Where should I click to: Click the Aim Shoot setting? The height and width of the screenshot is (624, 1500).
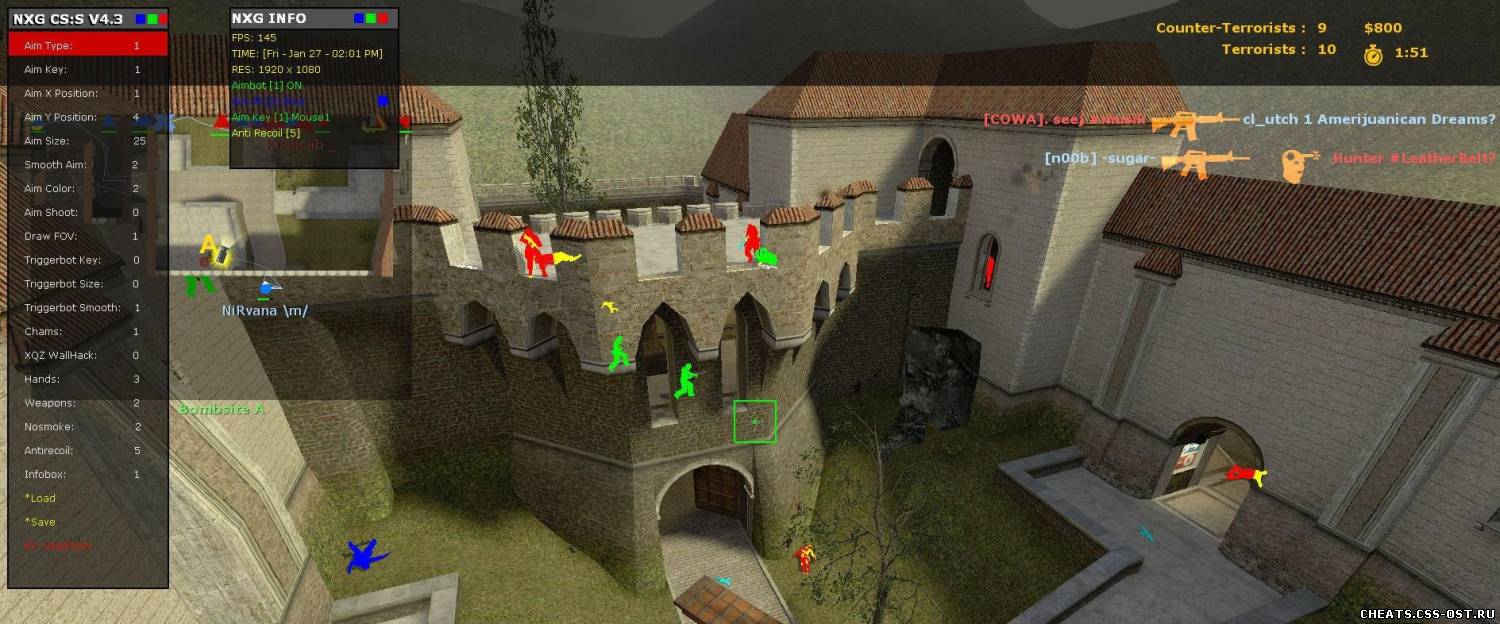[88, 213]
